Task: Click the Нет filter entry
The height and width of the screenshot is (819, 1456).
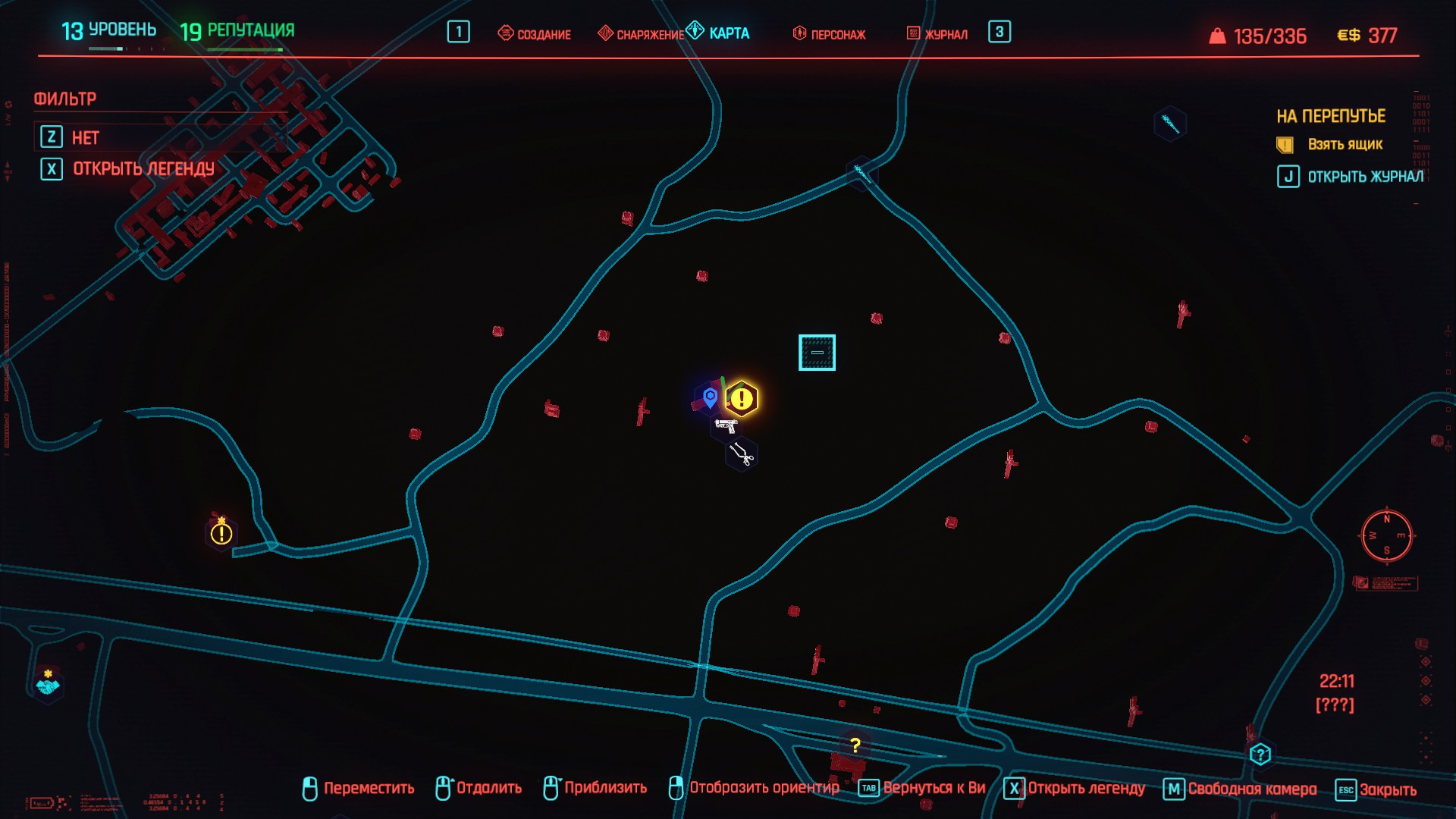Action: [x=85, y=138]
